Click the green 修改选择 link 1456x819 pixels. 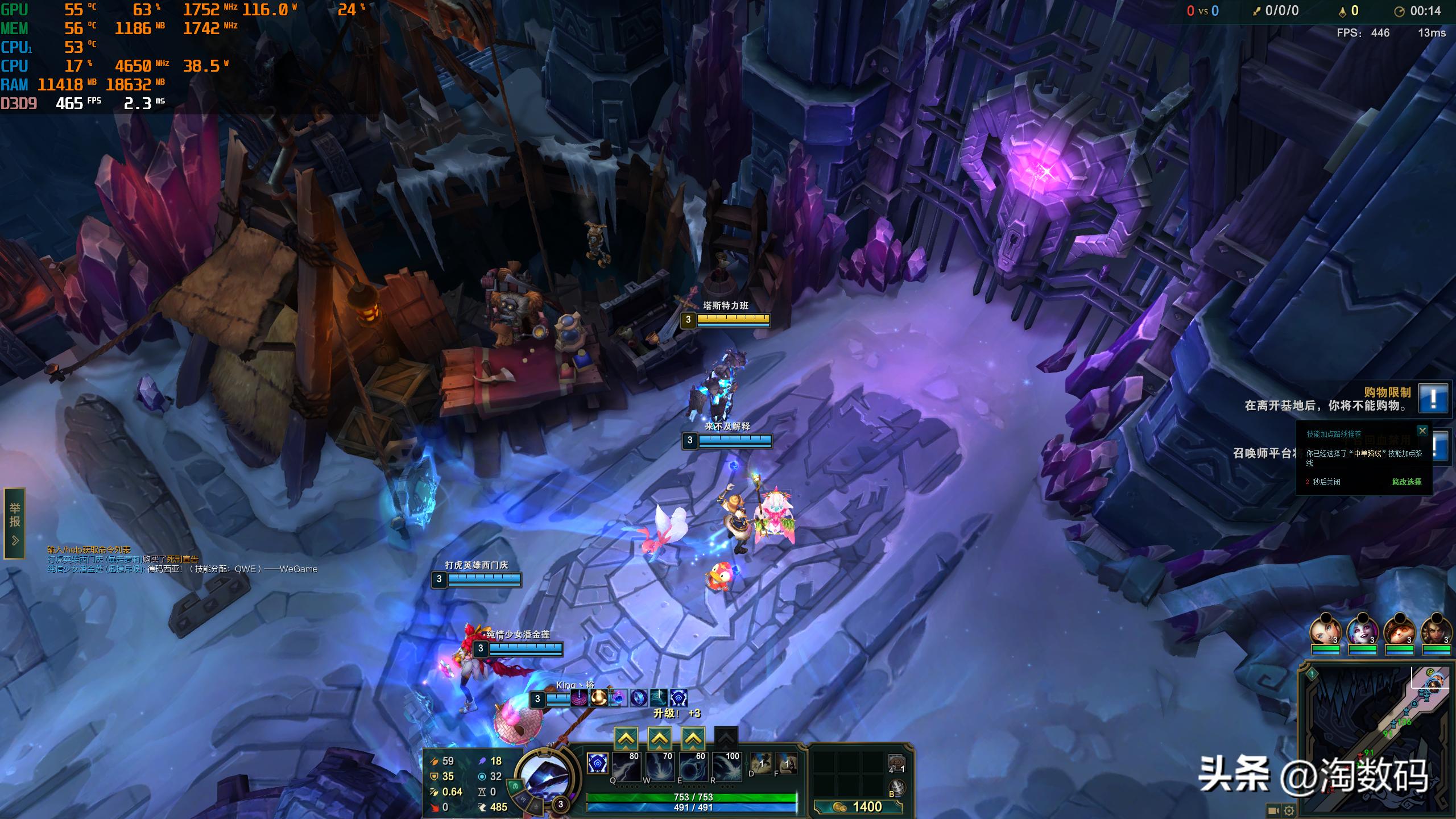[x=1407, y=482]
